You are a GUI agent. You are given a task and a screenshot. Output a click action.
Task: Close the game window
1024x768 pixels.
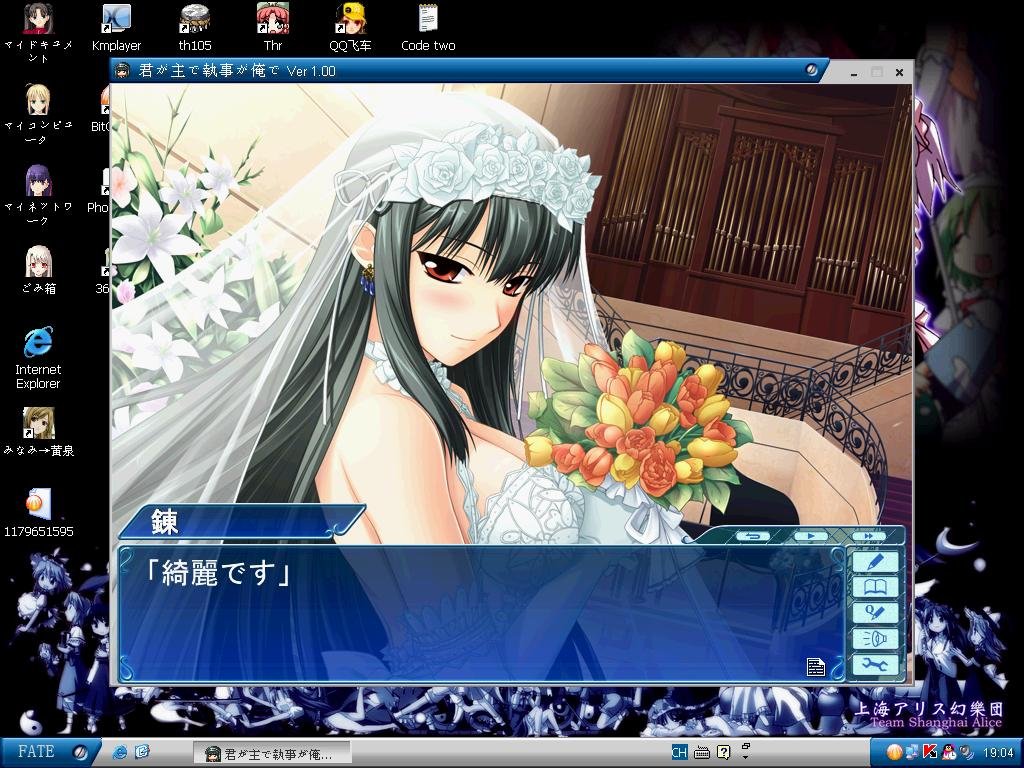[899, 72]
